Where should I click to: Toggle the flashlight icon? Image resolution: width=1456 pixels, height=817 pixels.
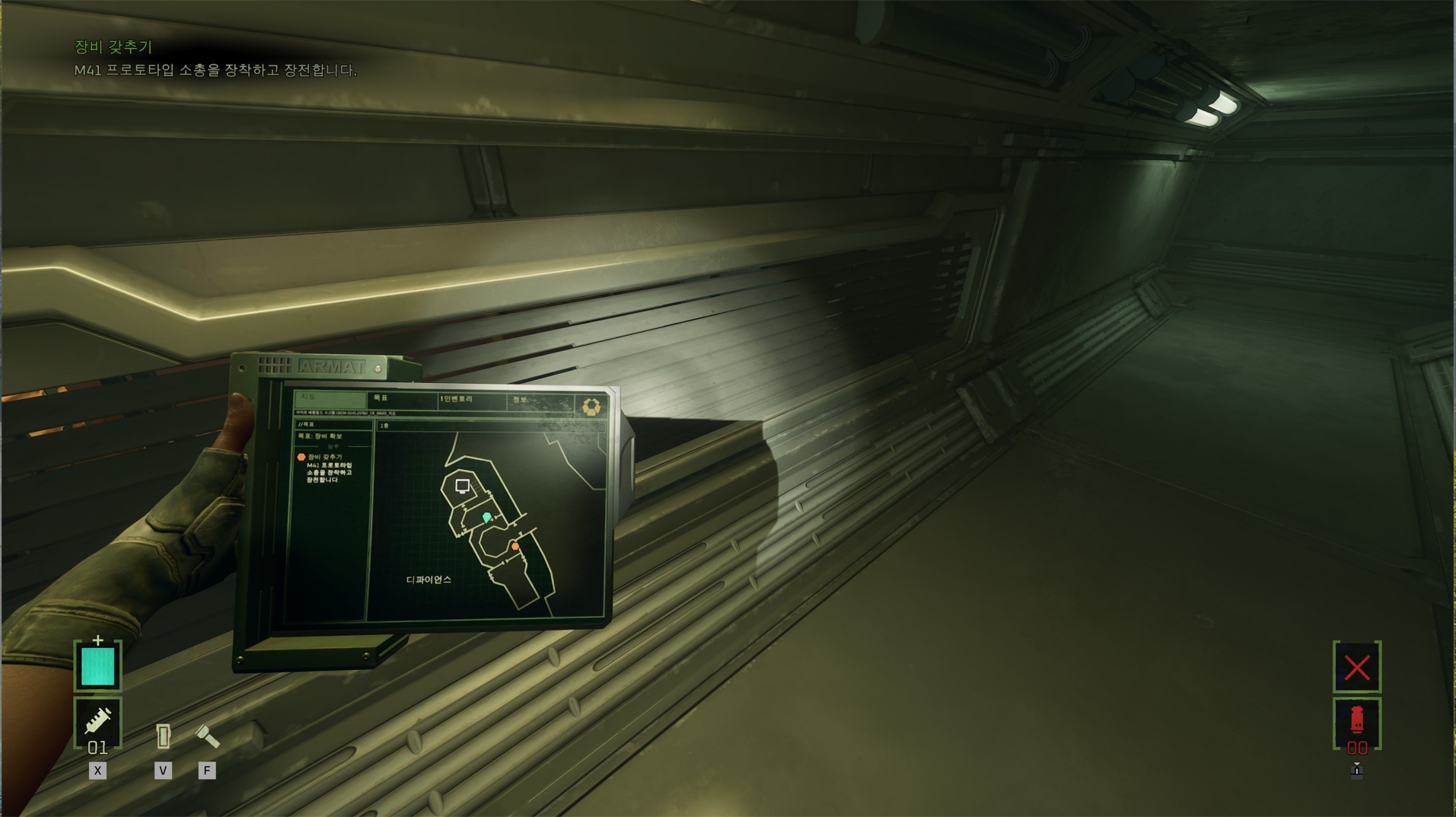coord(207,736)
